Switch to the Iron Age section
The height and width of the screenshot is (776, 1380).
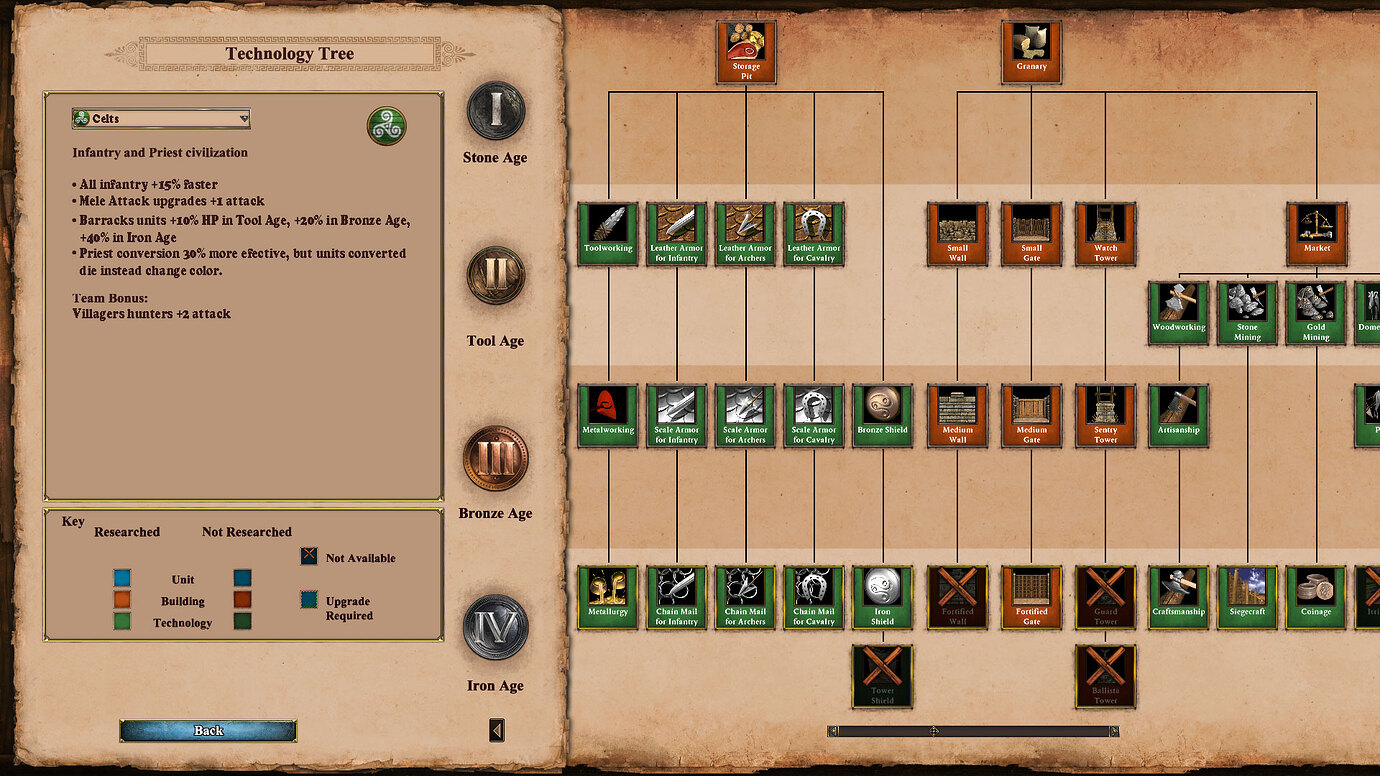pyautogui.click(x=497, y=628)
